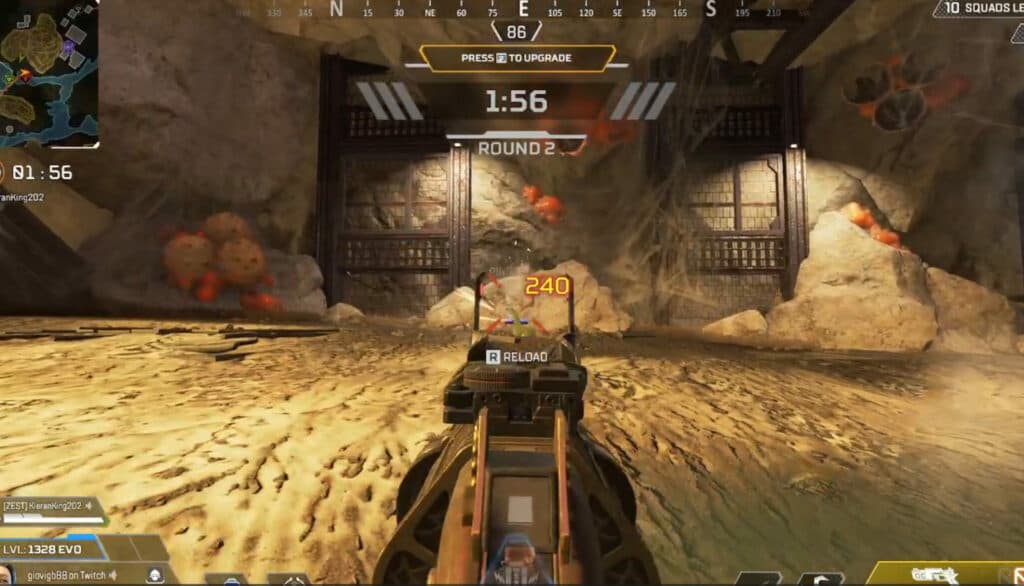This screenshot has height=586, width=1024.
Task: Click the heading compass strip
Action: (x=520, y=10)
